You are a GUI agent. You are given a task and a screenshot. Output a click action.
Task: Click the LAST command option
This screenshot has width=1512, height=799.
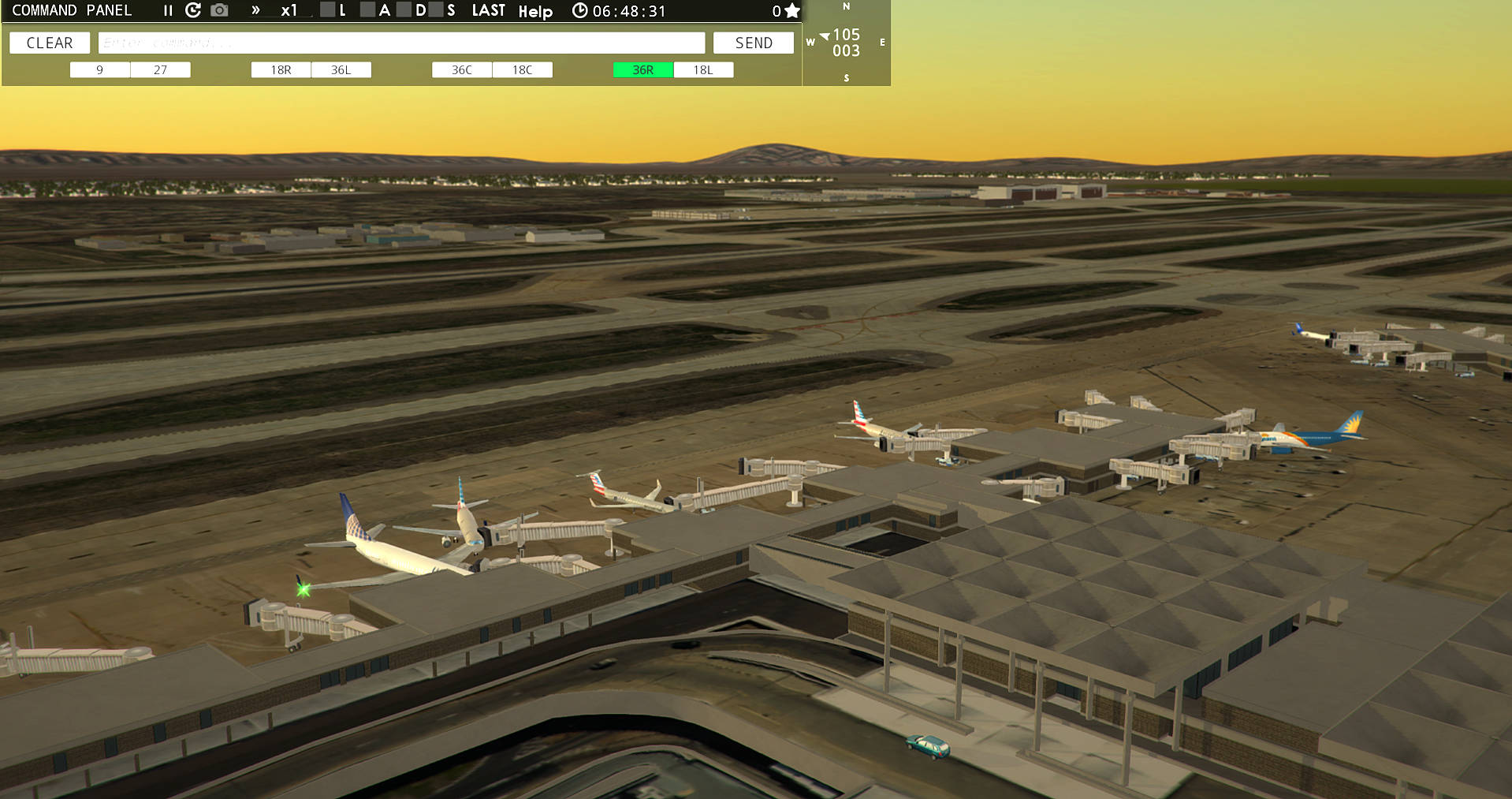(x=489, y=10)
